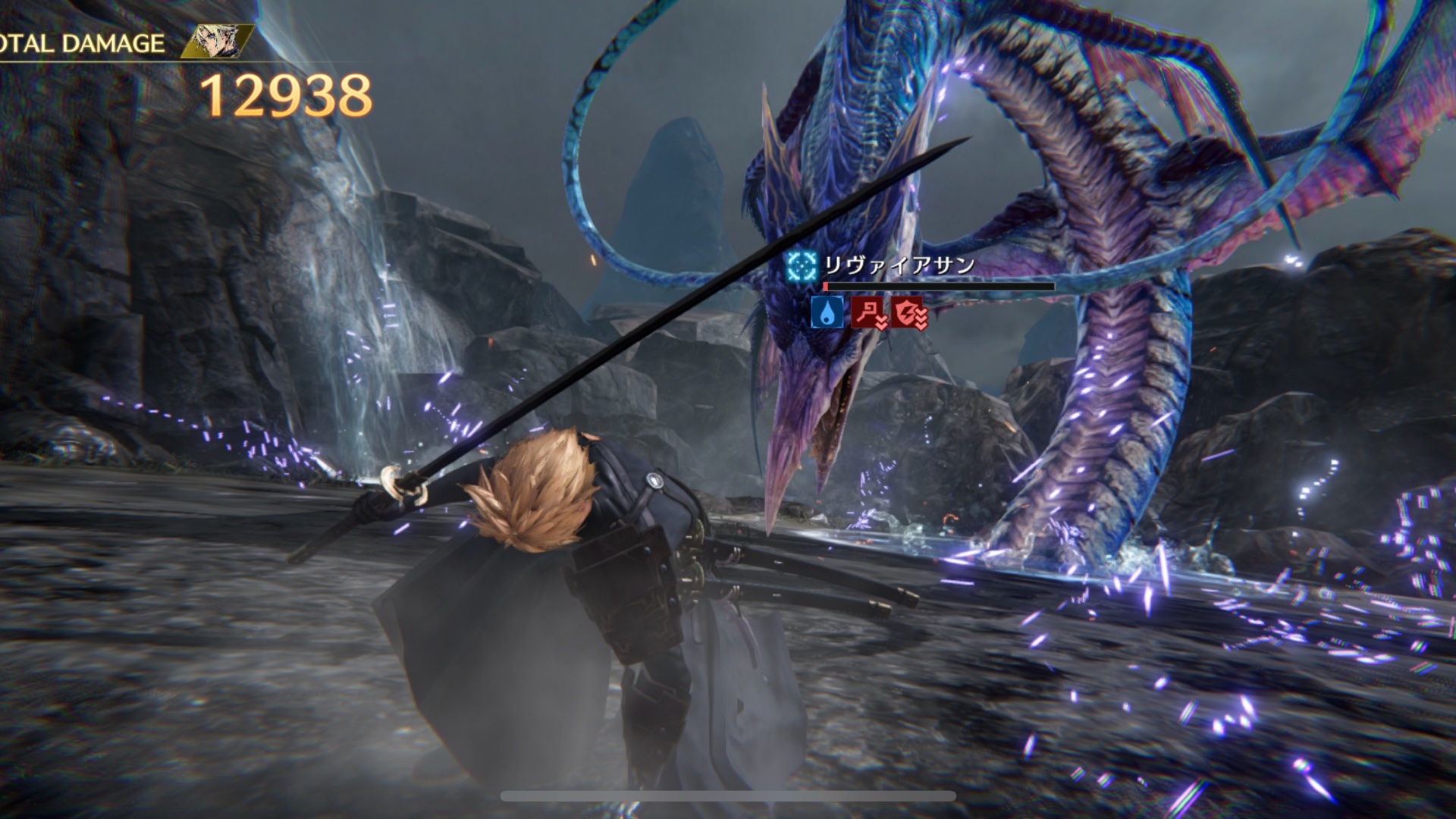Click the character portrait beside Total Damage
Viewport: 1456px width, 819px height.
217,42
